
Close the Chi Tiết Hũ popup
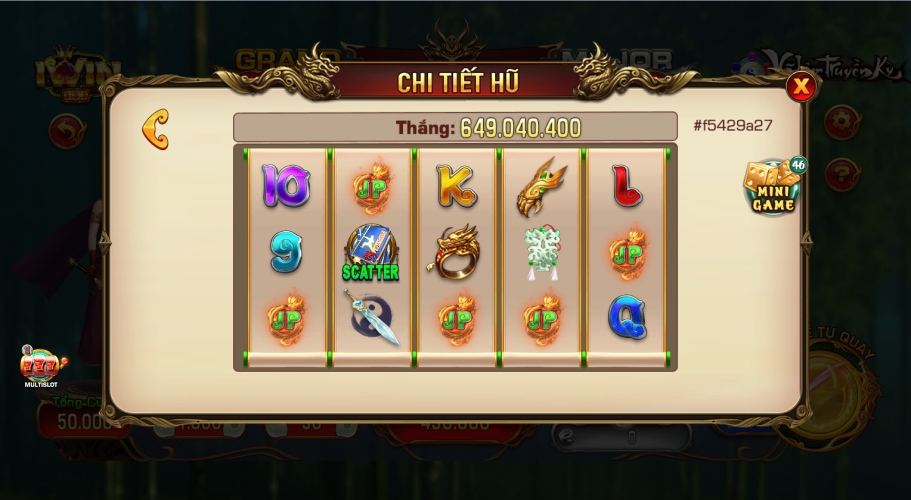pyautogui.click(x=801, y=87)
